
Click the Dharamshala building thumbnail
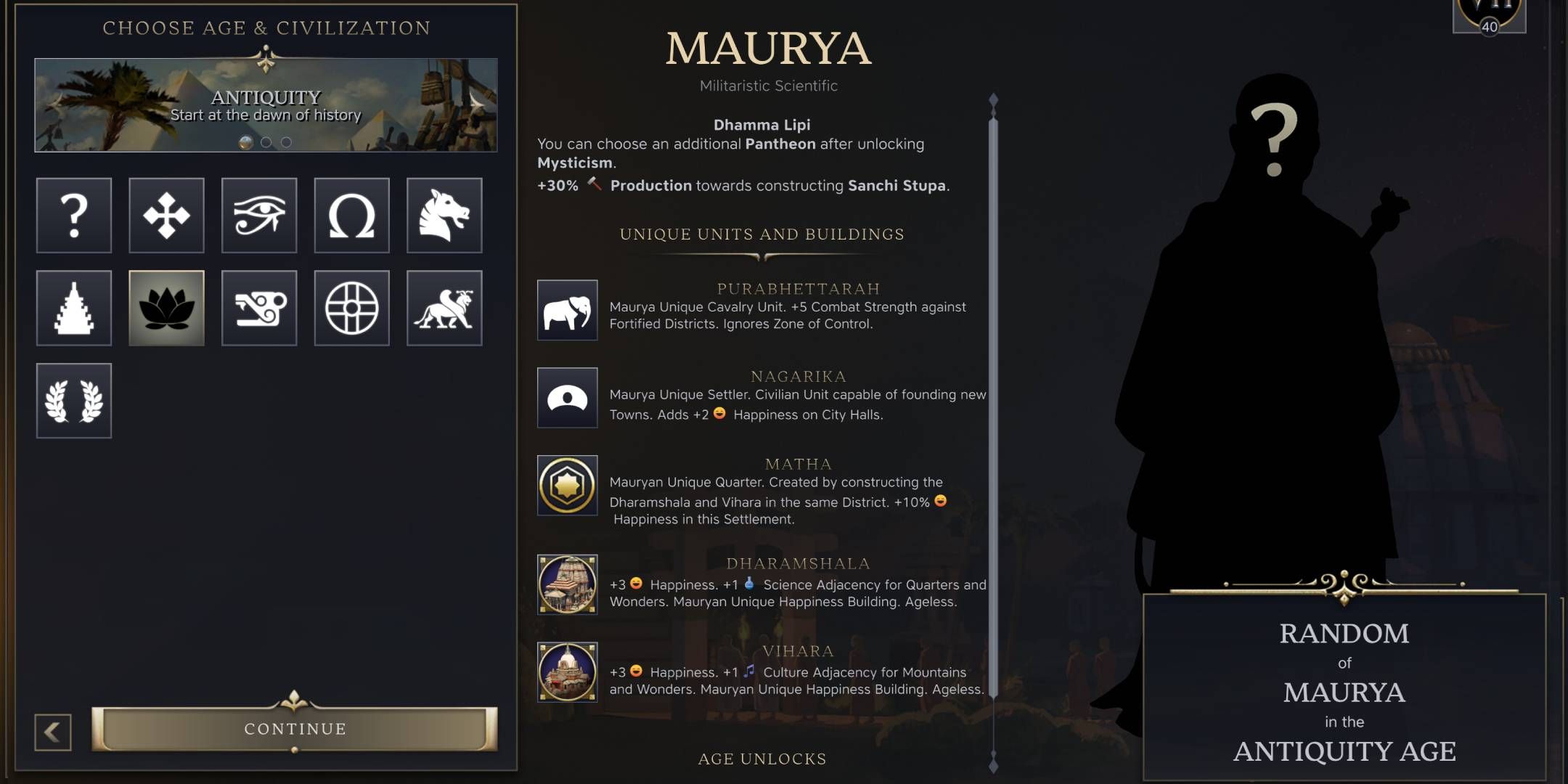pyautogui.click(x=567, y=584)
